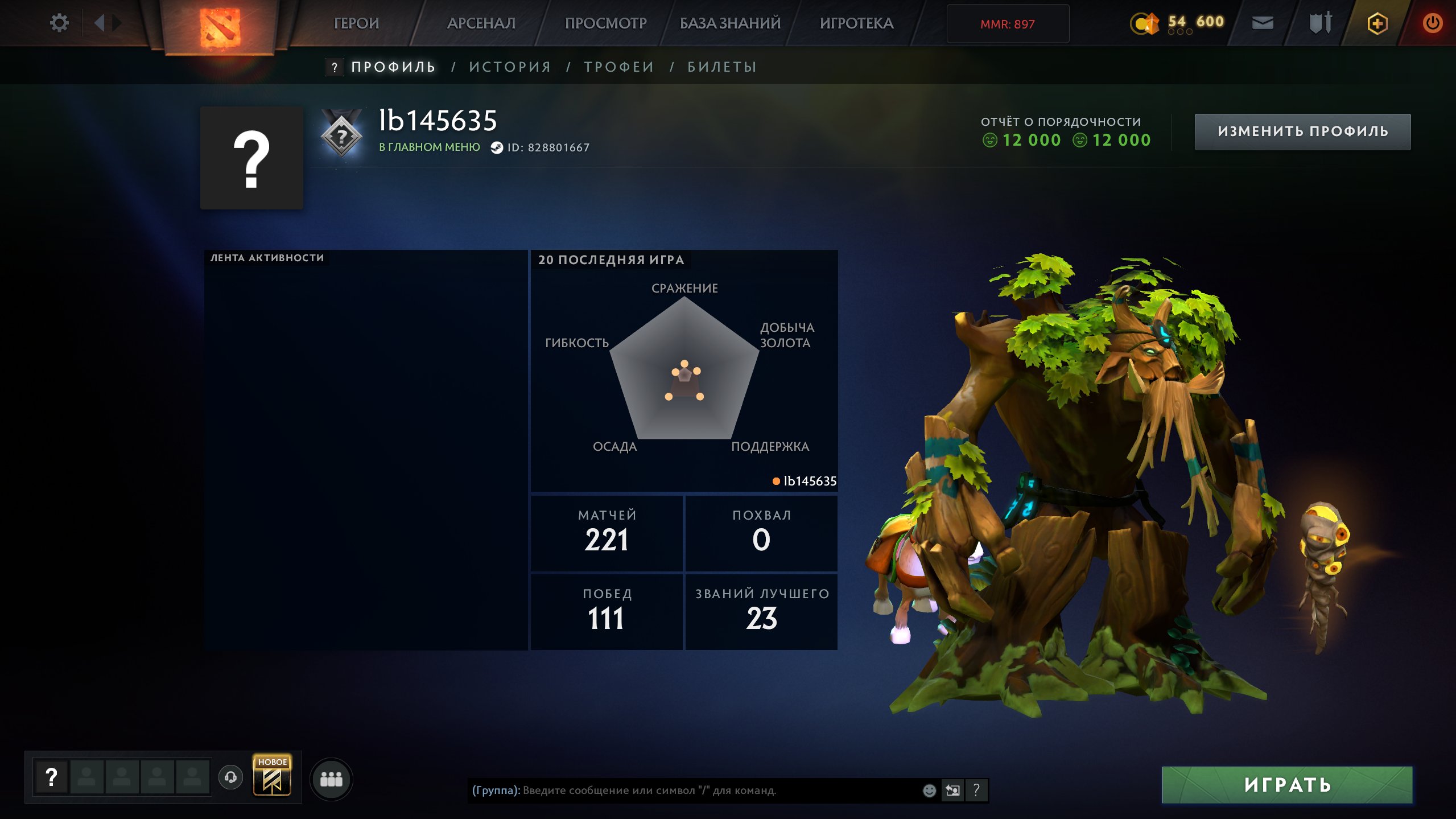
Task: Open the Игротека section
Action: pos(856,23)
